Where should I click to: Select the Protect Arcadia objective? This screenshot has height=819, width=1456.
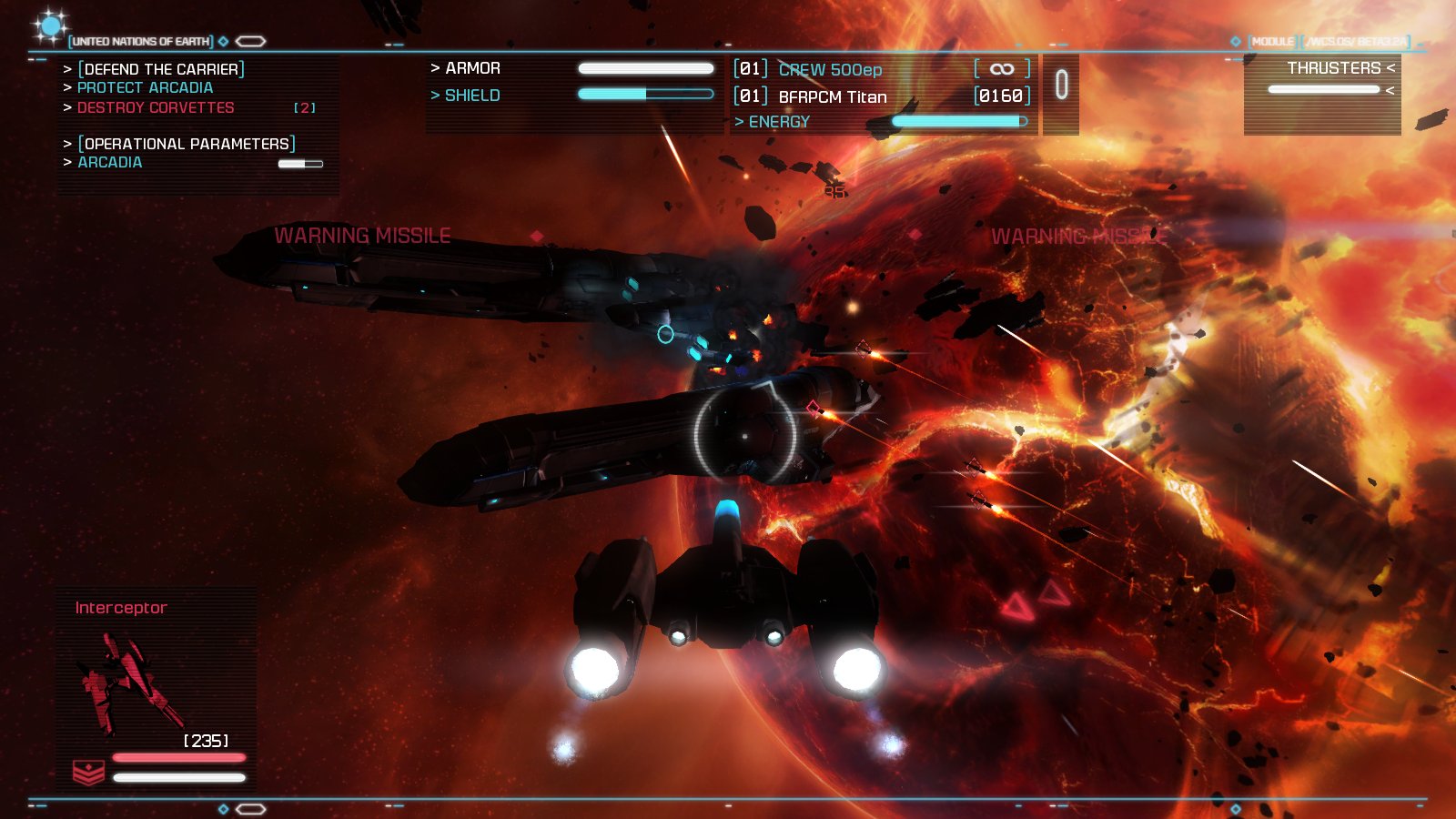coord(145,88)
